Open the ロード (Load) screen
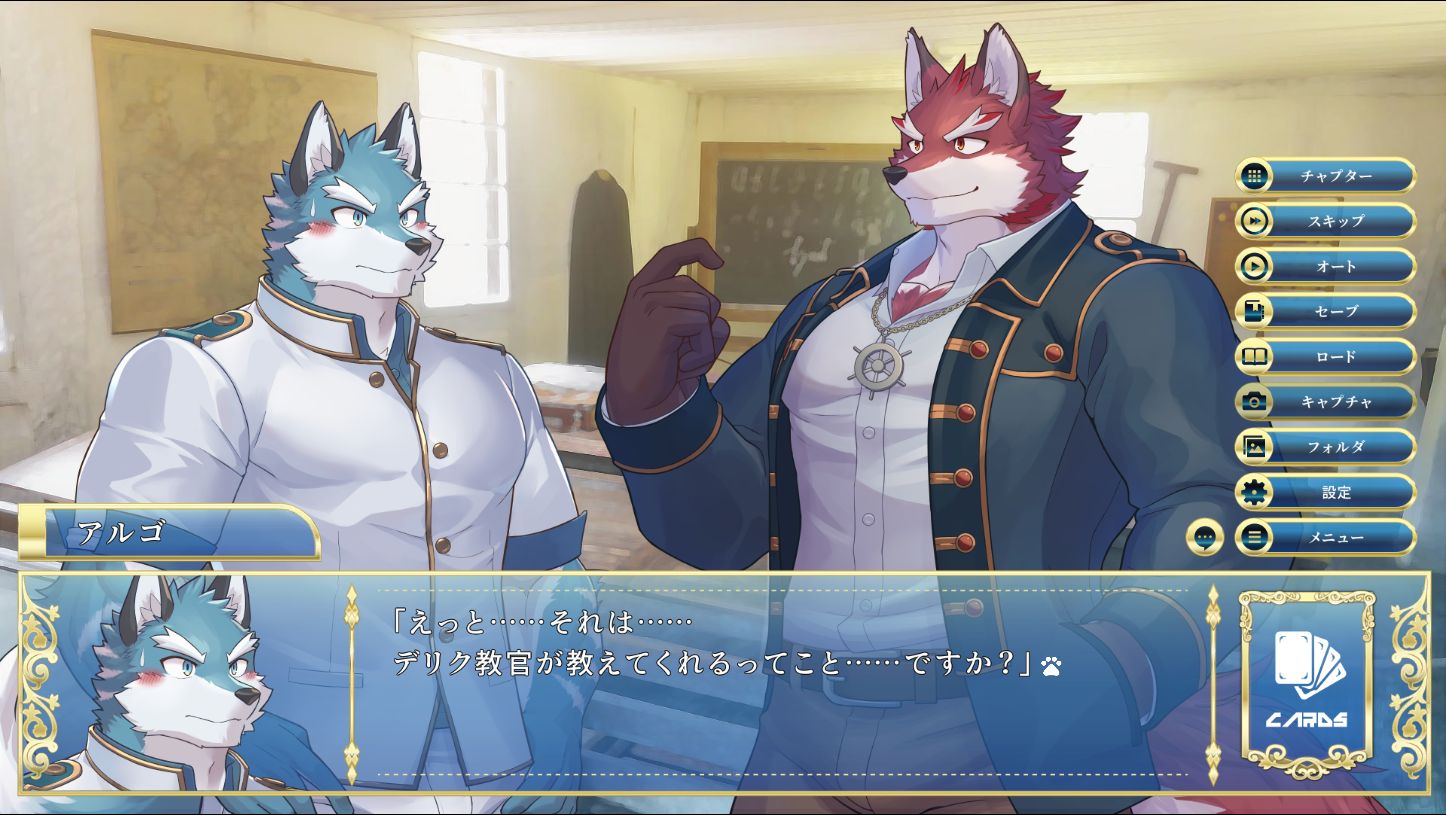The width and height of the screenshot is (1446, 815). tap(1325, 356)
